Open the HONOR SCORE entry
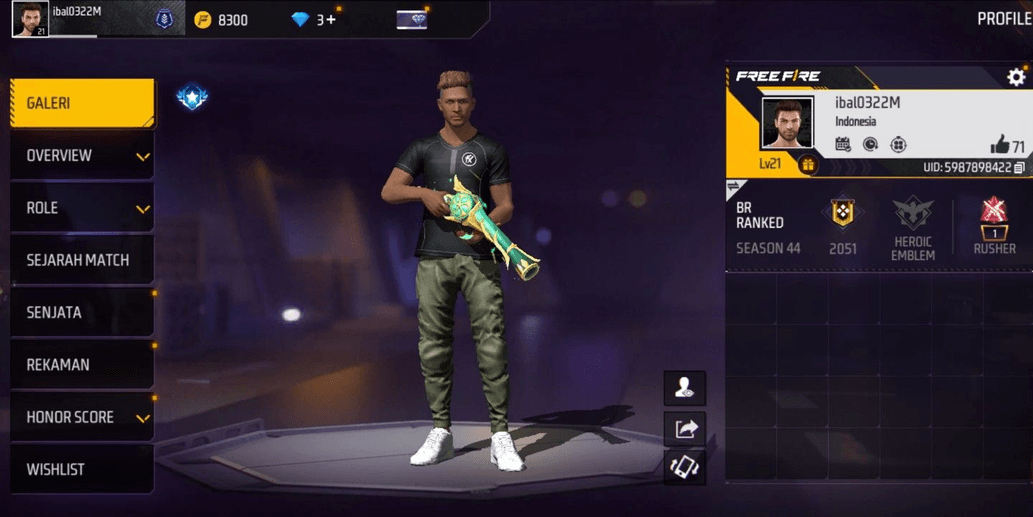This screenshot has height=517, width=1033. coord(82,417)
